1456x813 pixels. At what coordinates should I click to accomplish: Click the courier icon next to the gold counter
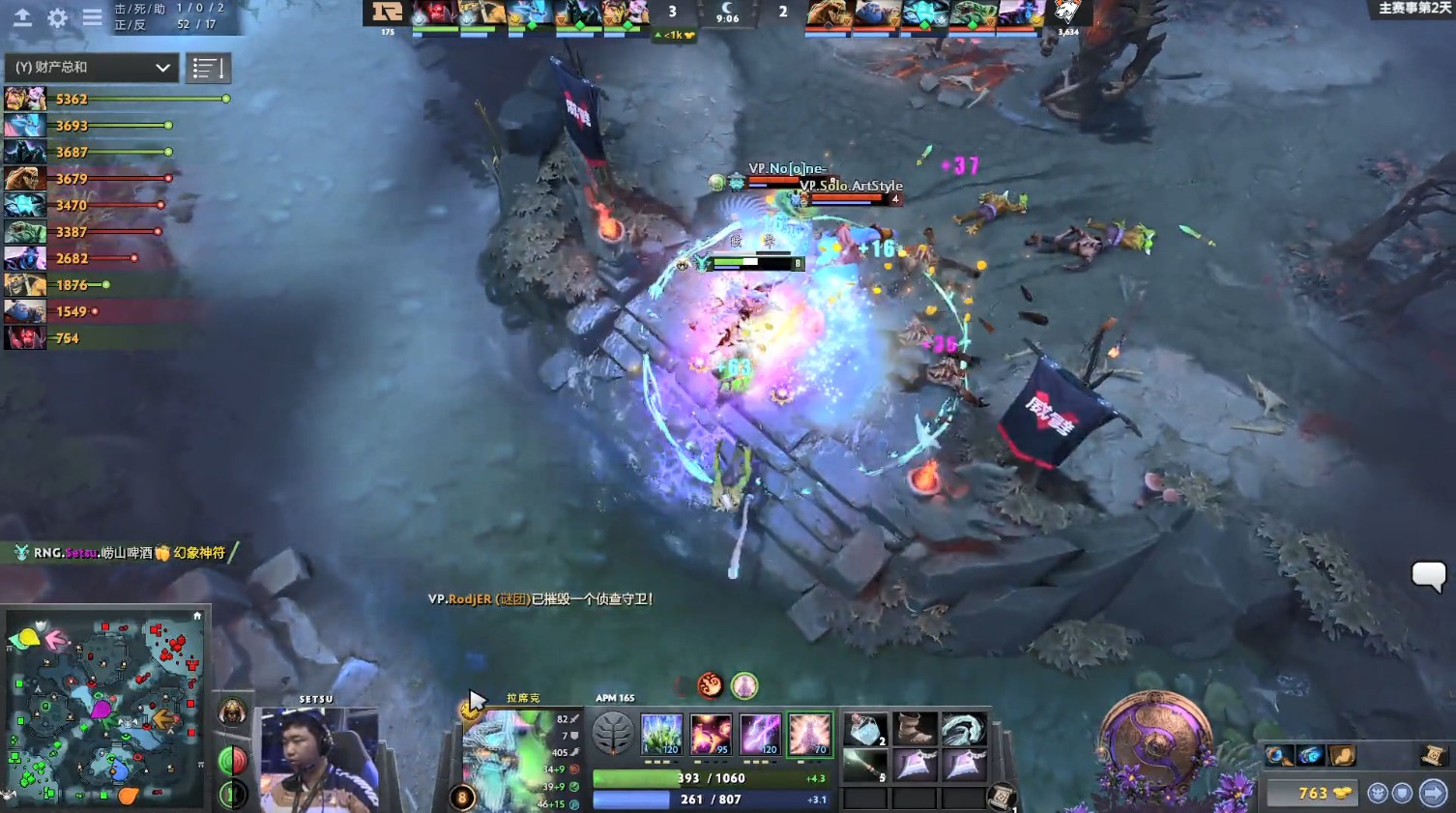coord(1377,792)
